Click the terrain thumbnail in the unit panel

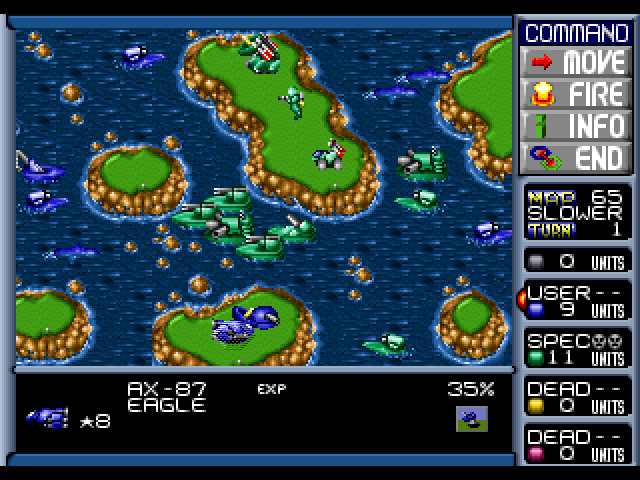click(468, 418)
